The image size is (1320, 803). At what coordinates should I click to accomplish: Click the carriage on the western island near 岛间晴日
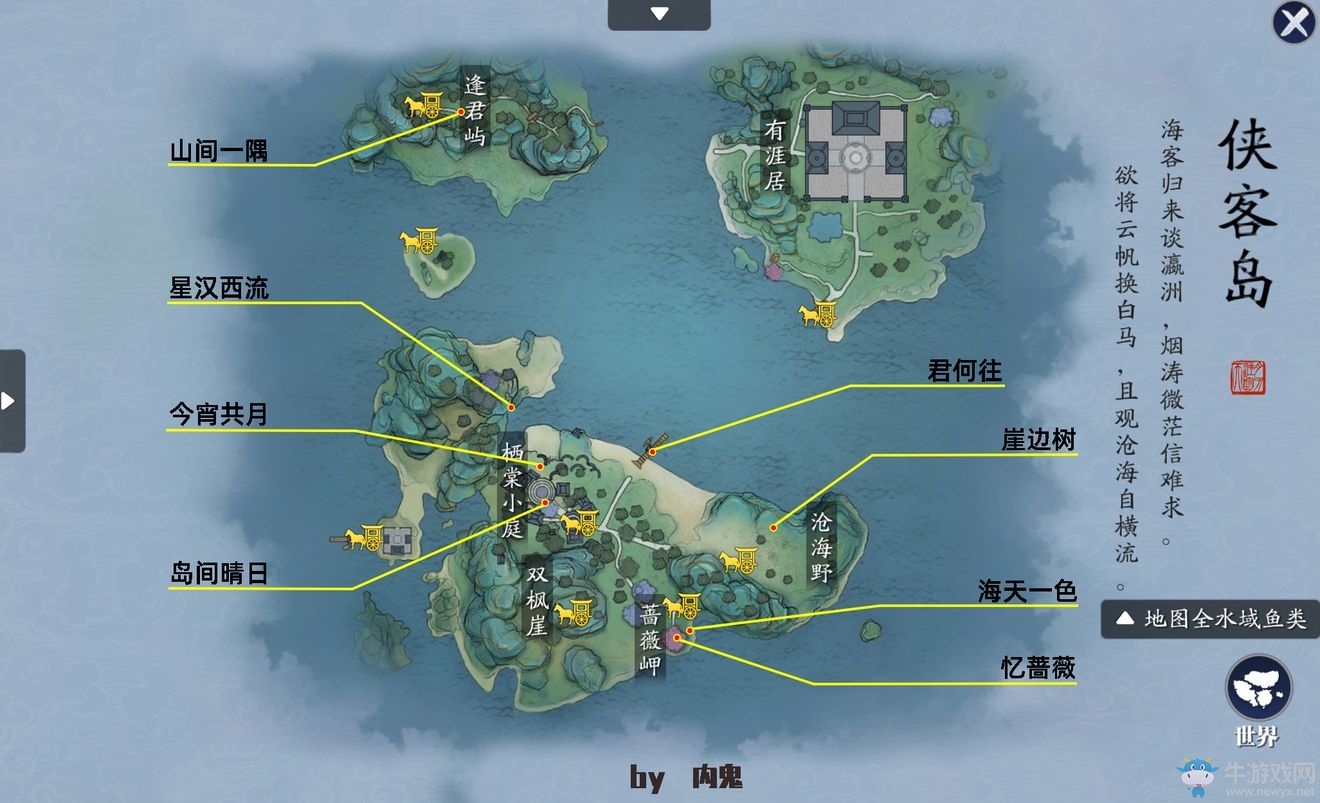click(x=364, y=538)
